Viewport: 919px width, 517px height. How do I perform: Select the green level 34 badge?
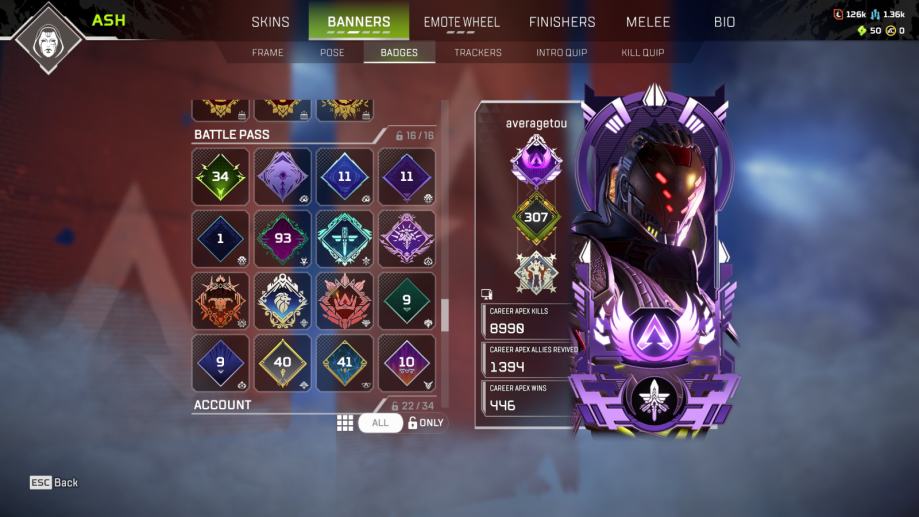(221, 177)
